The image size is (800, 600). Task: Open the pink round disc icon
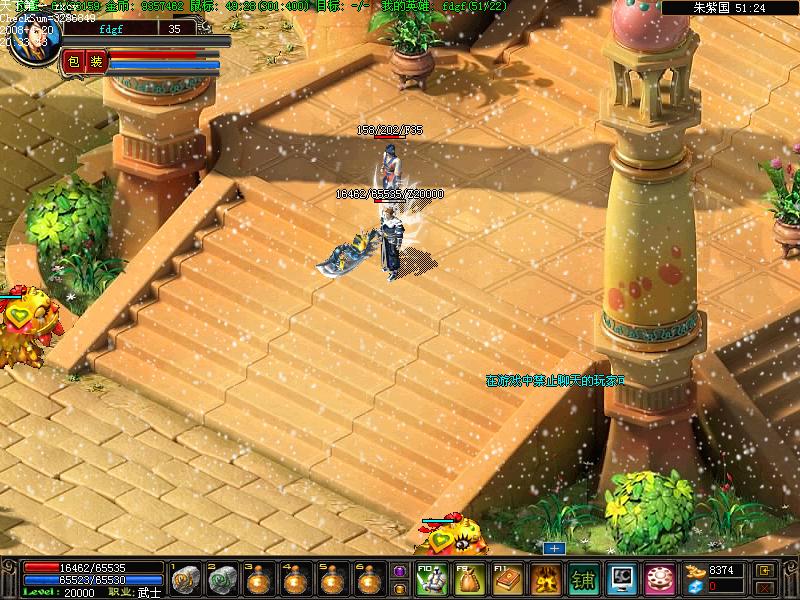coord(659,579)
